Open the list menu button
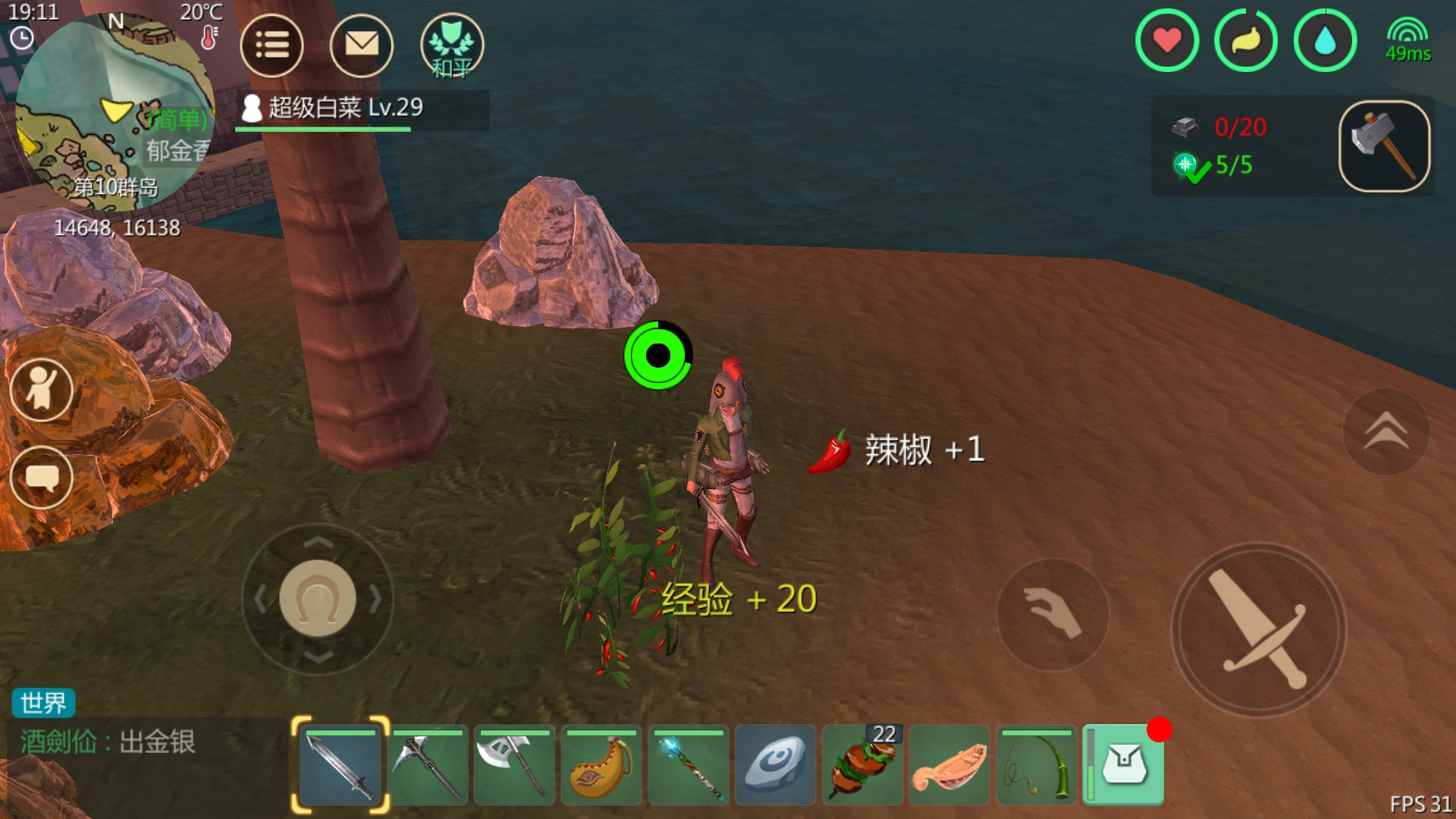1456x819 pixels. [271, 45]
